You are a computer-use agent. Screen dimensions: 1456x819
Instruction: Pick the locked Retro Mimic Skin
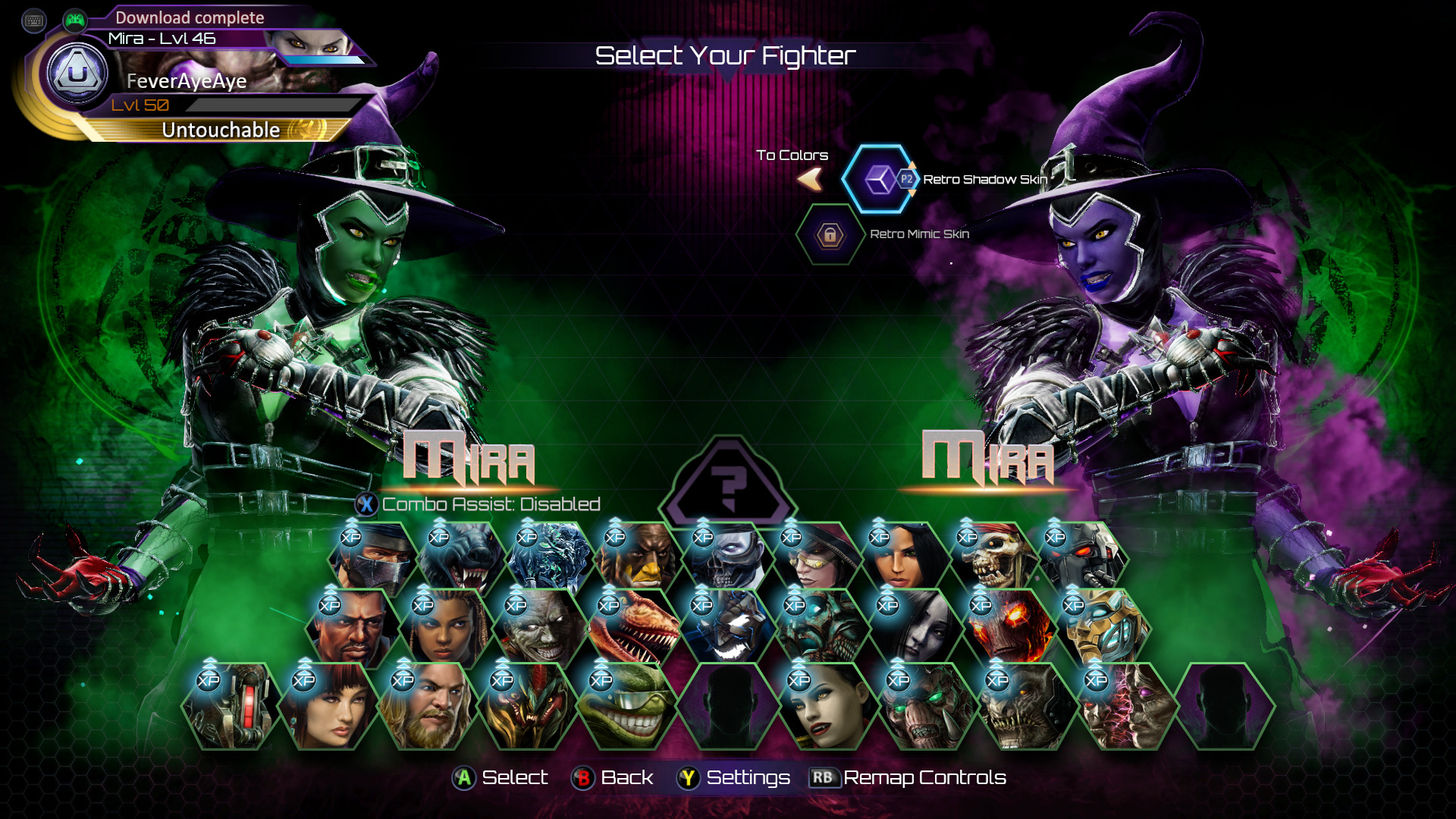tap(830, 235)
